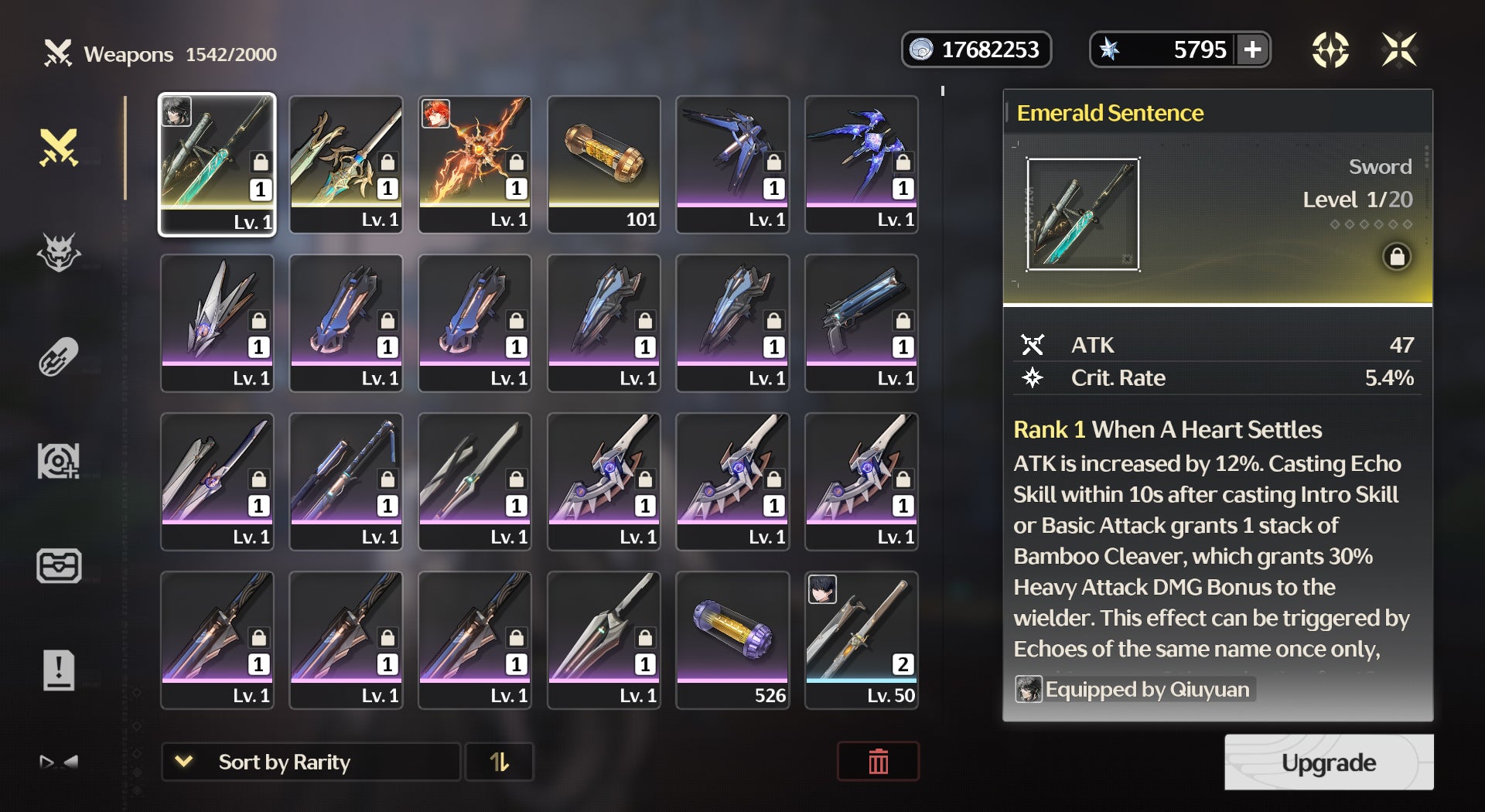Select the golden energy core with 101
This screenshot has width=1485, height=812.
tap(604, 163)
